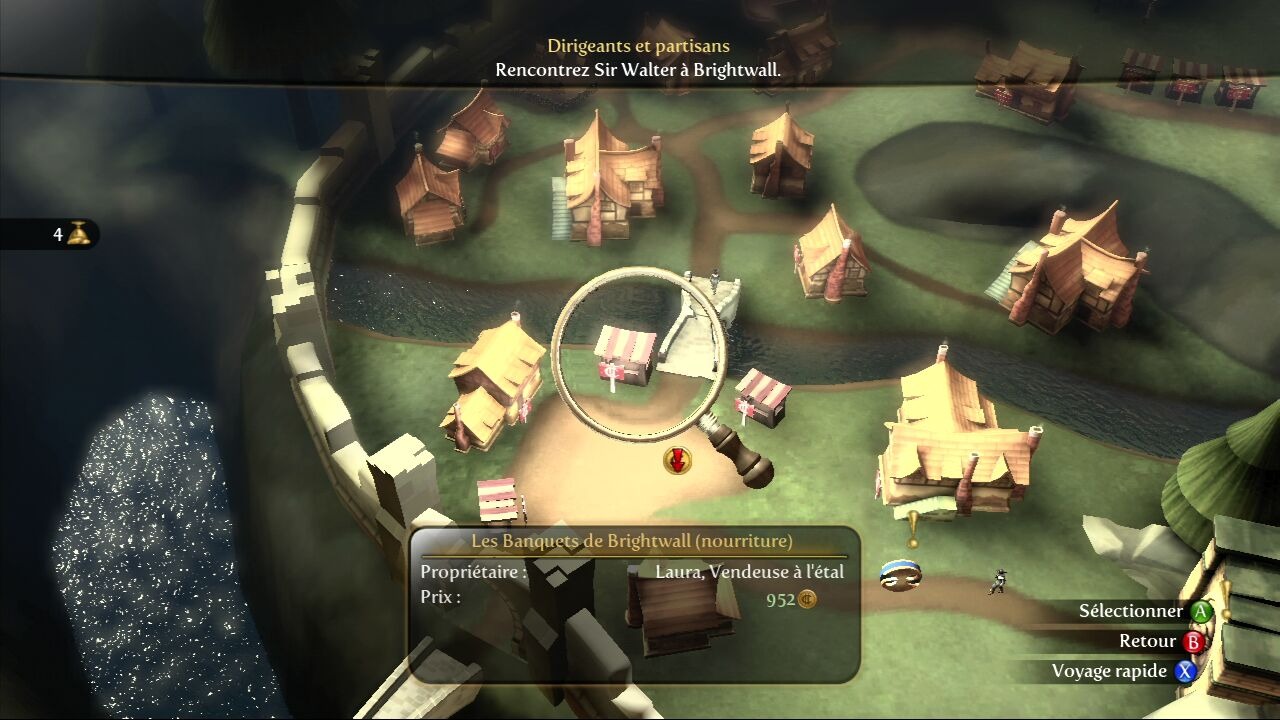Choose the Sélectionner option
1280x720 pixels.
pos(1143,611)
